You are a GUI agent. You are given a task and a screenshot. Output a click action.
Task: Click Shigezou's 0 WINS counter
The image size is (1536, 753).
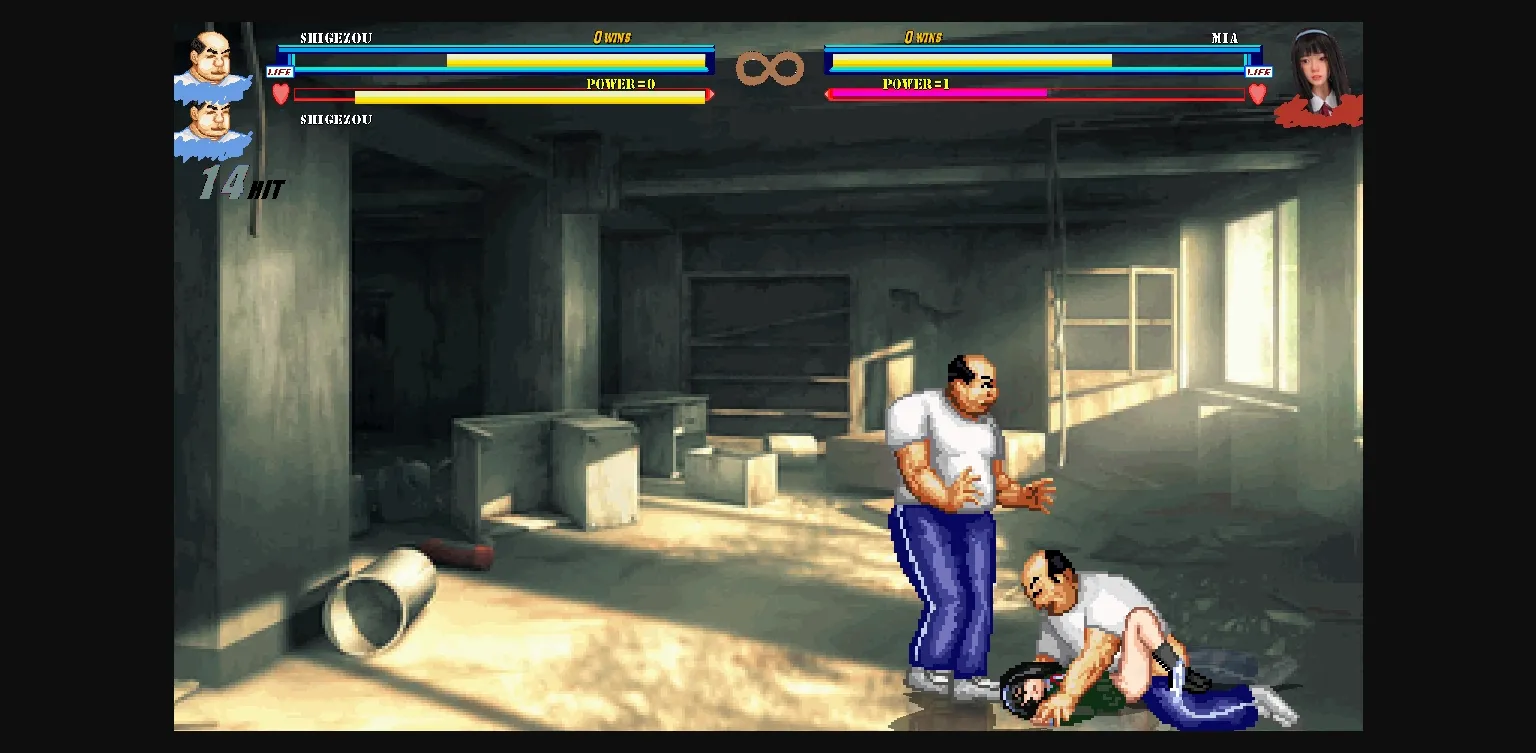click(614, 36)
